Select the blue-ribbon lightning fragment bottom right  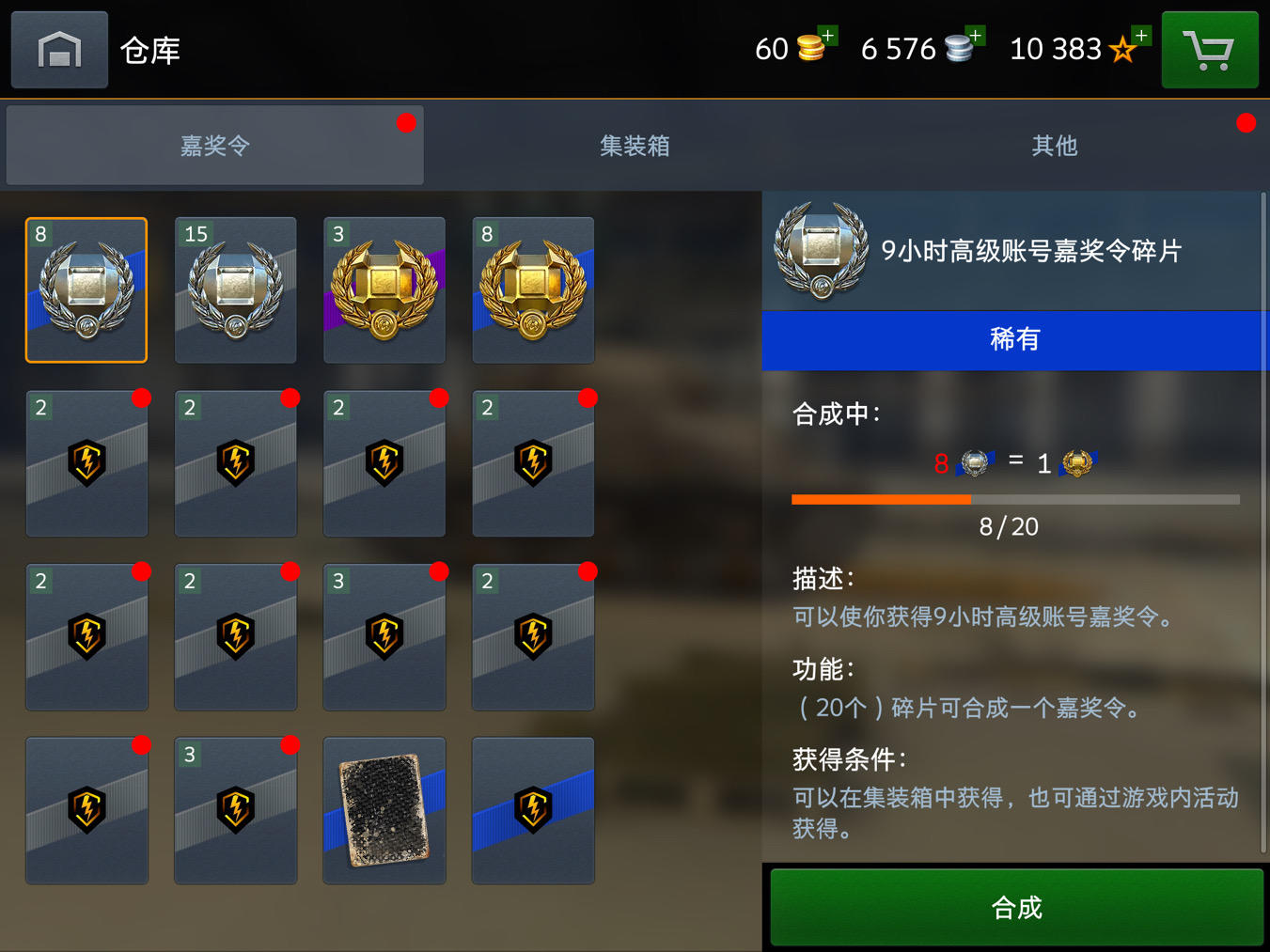[x=532, y=810]
